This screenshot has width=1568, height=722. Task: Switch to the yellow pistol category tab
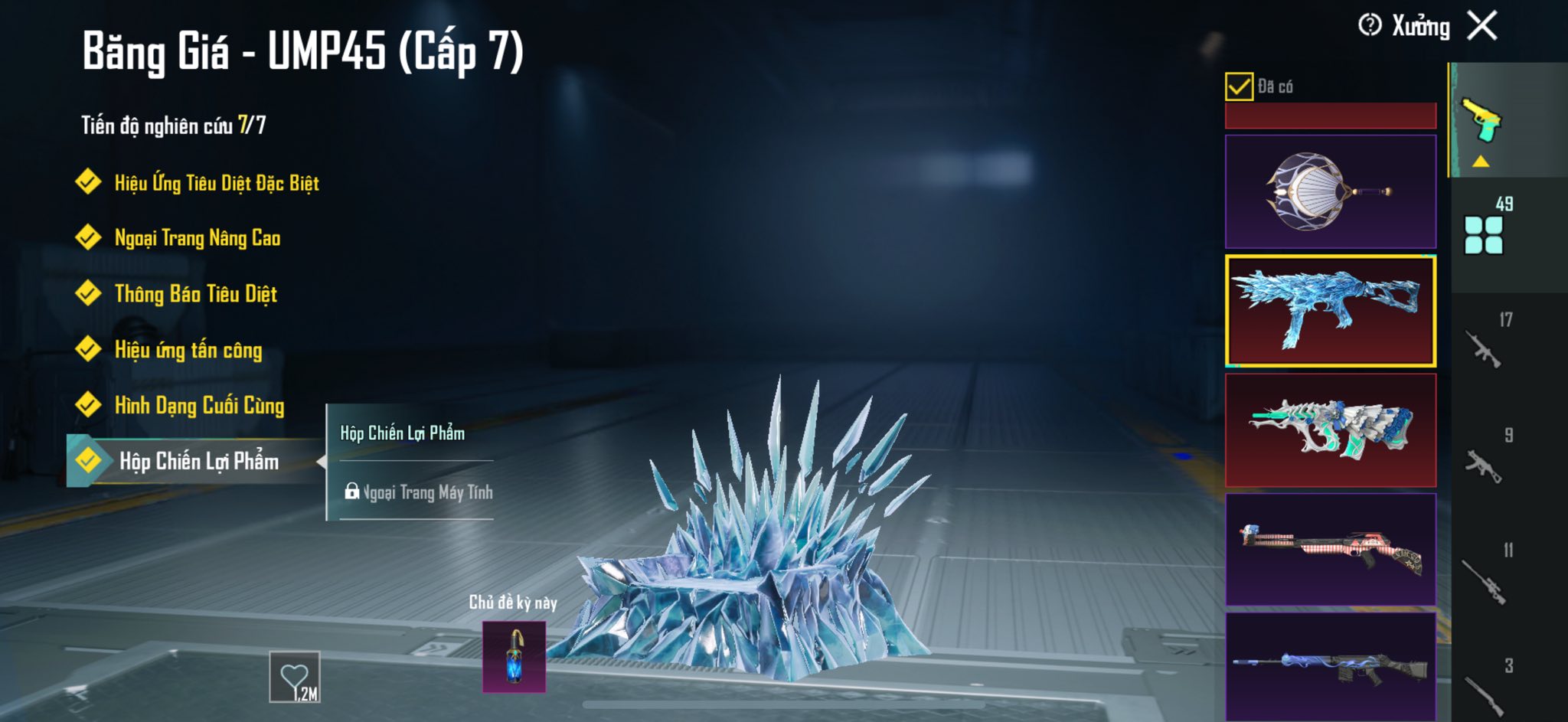click(x=1482, y=121)
